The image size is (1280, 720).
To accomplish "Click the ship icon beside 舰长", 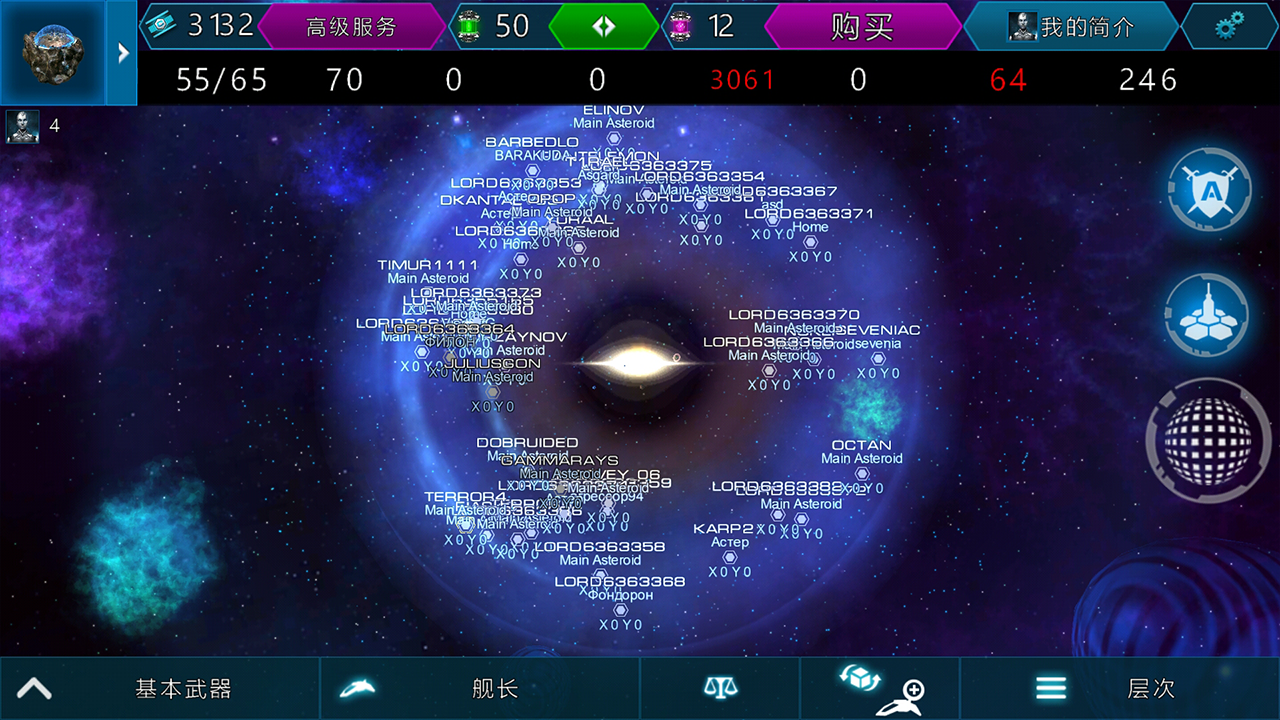I will coord(358,687).
